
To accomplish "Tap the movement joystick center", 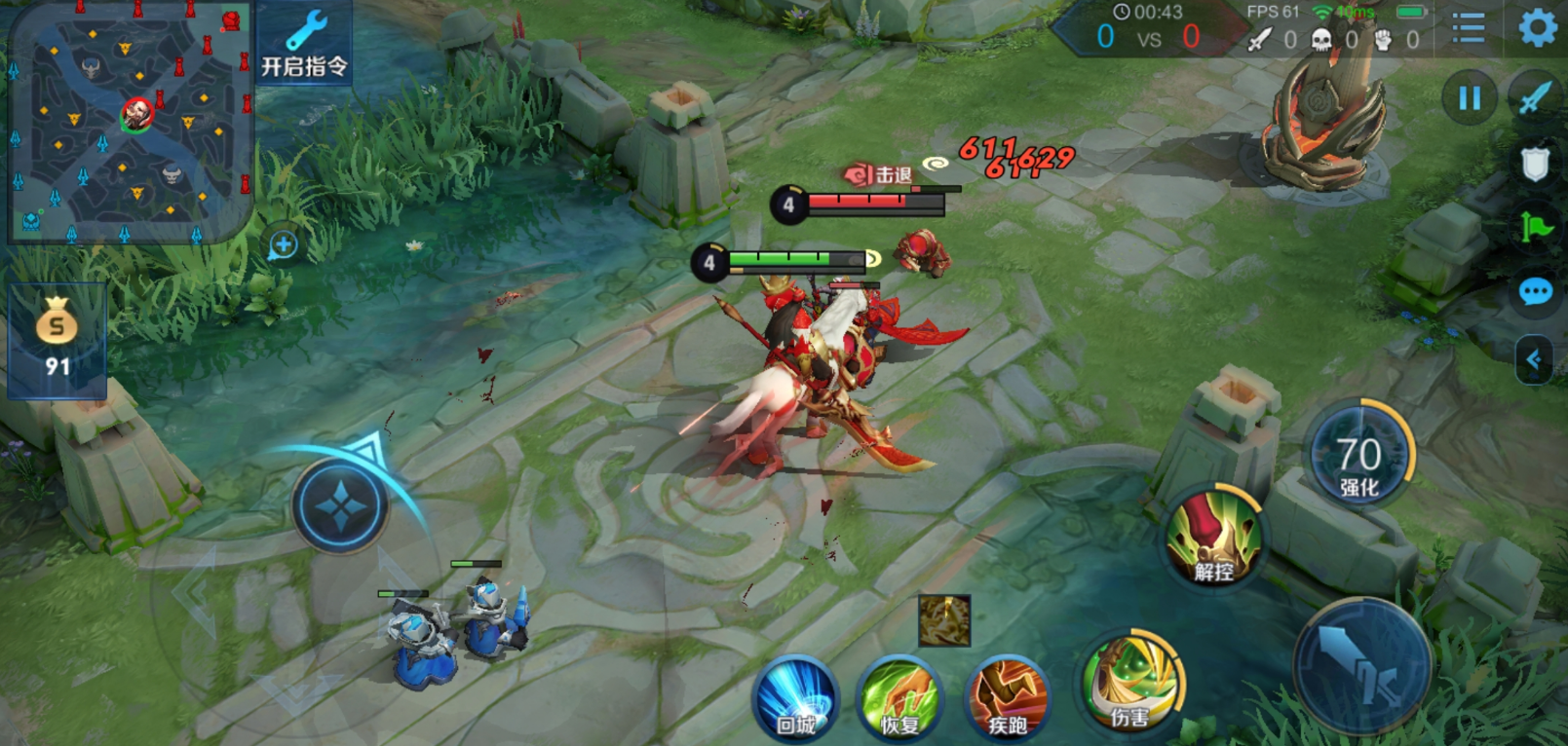I will (x=340, y=506).
